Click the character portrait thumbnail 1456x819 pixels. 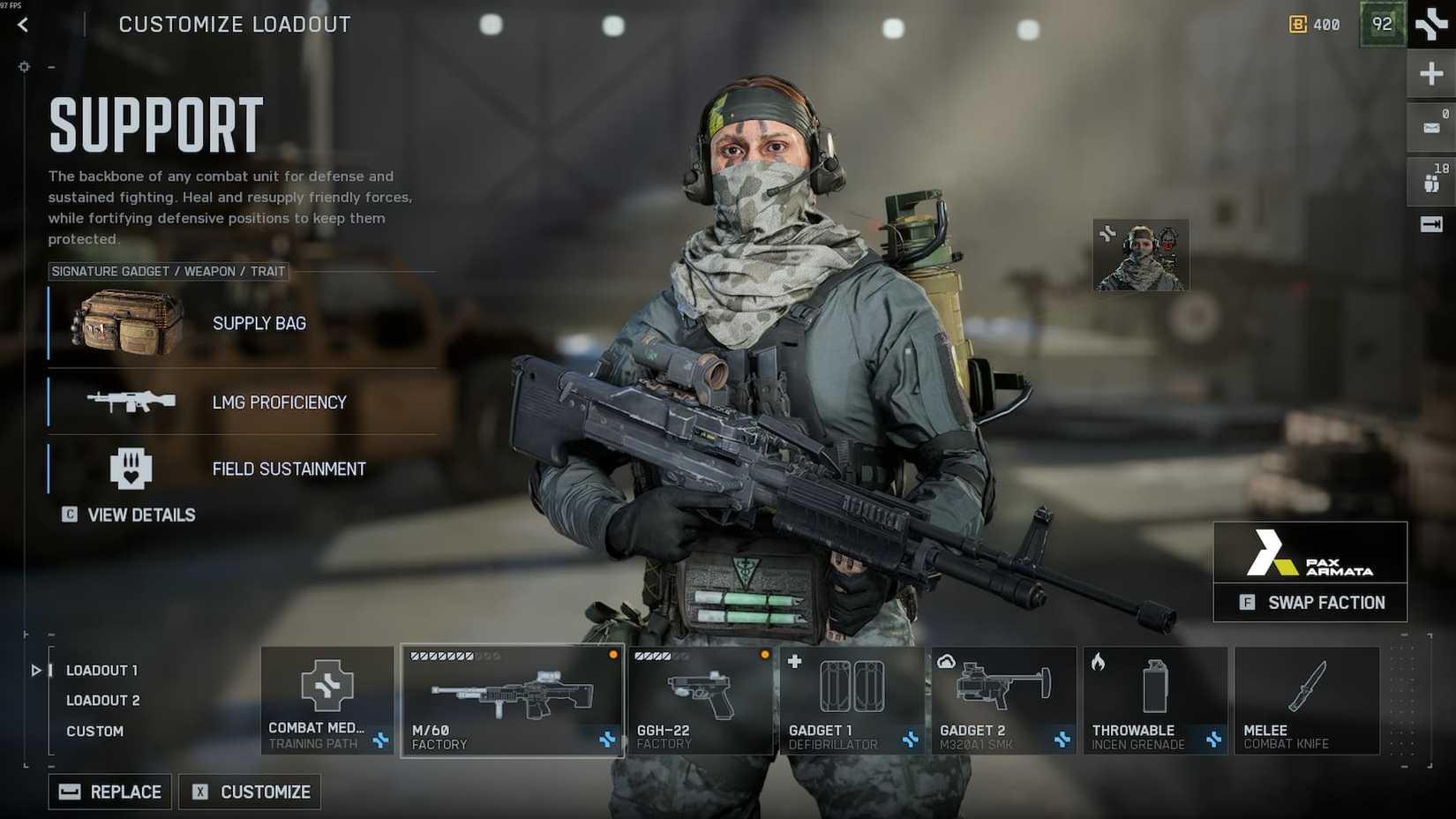(1140, 254)
